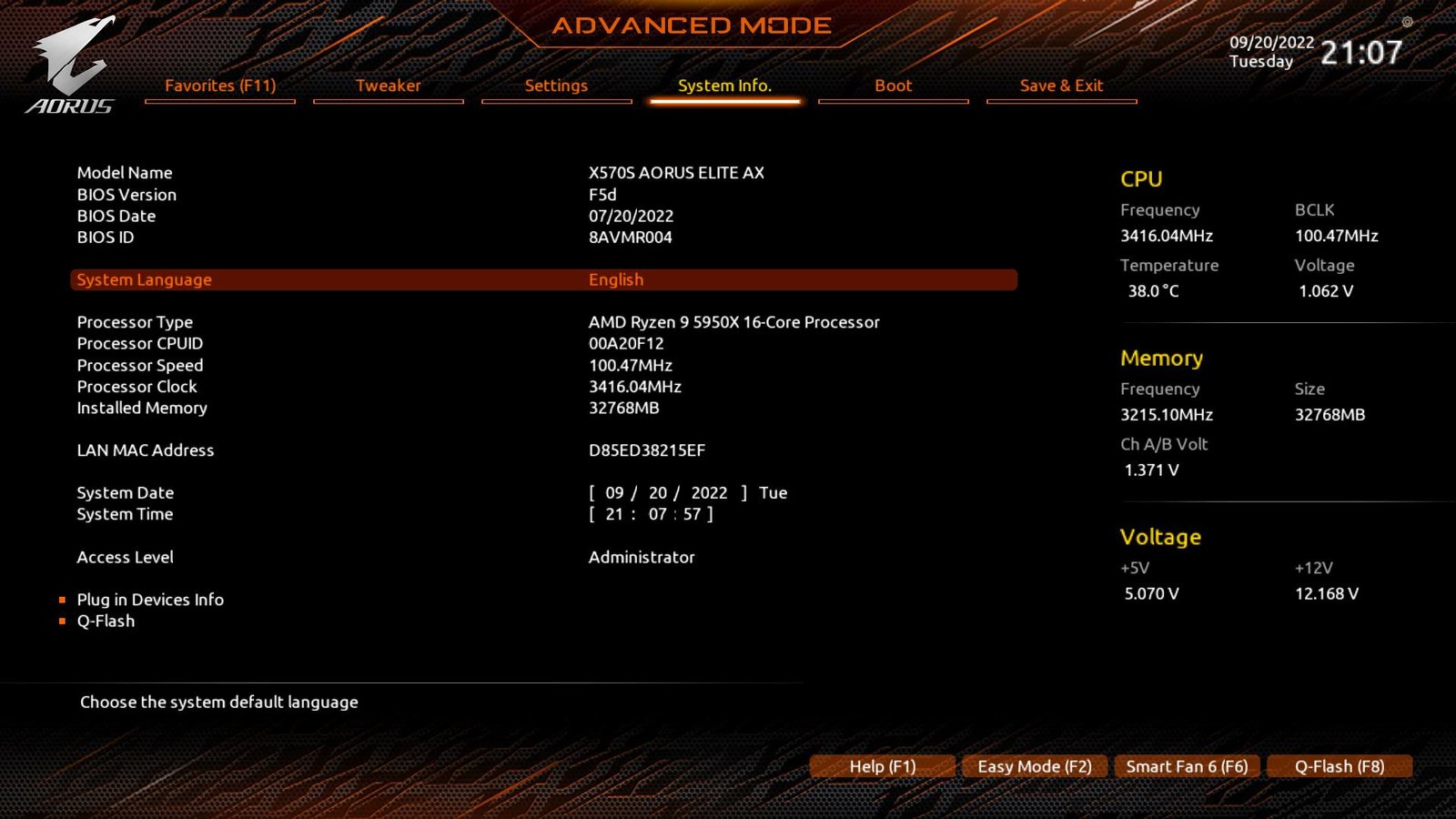Image resolution: width=1456 pixels, height=819 pixels.
Task: Open the Favorites (F11) tab
Action: click(x=219, y=86)
